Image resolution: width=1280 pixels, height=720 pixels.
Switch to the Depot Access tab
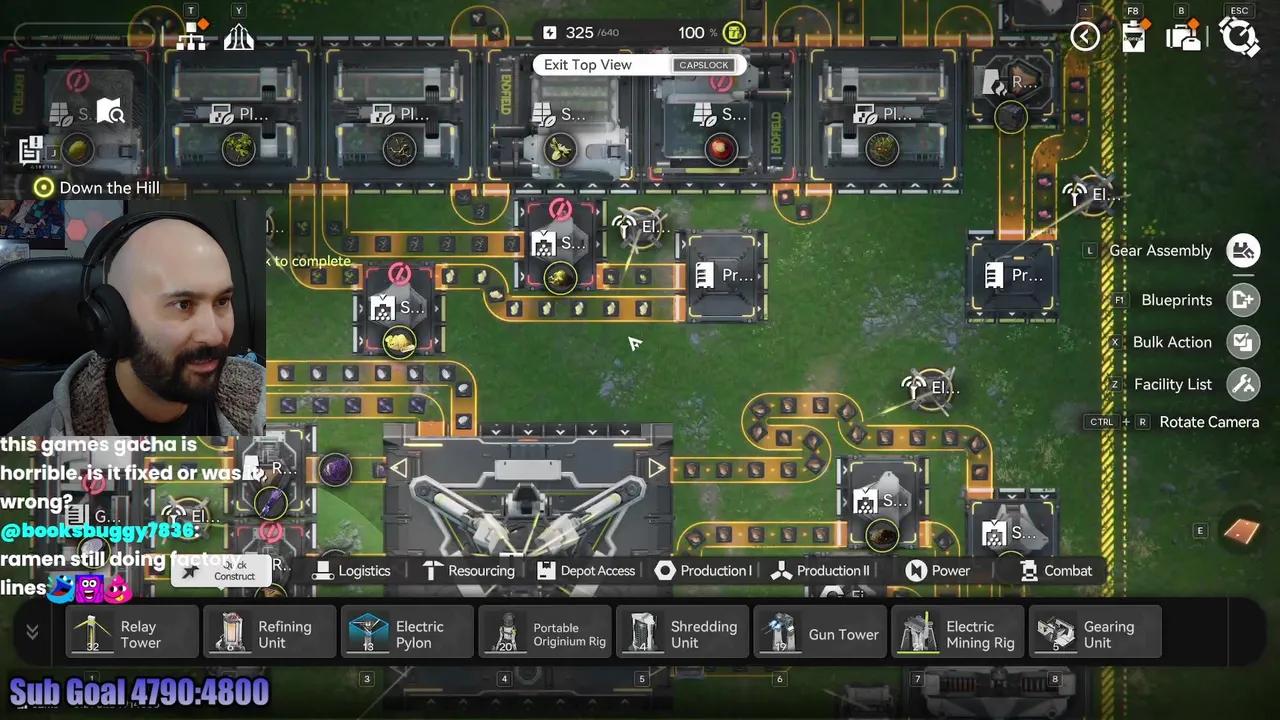586,571
